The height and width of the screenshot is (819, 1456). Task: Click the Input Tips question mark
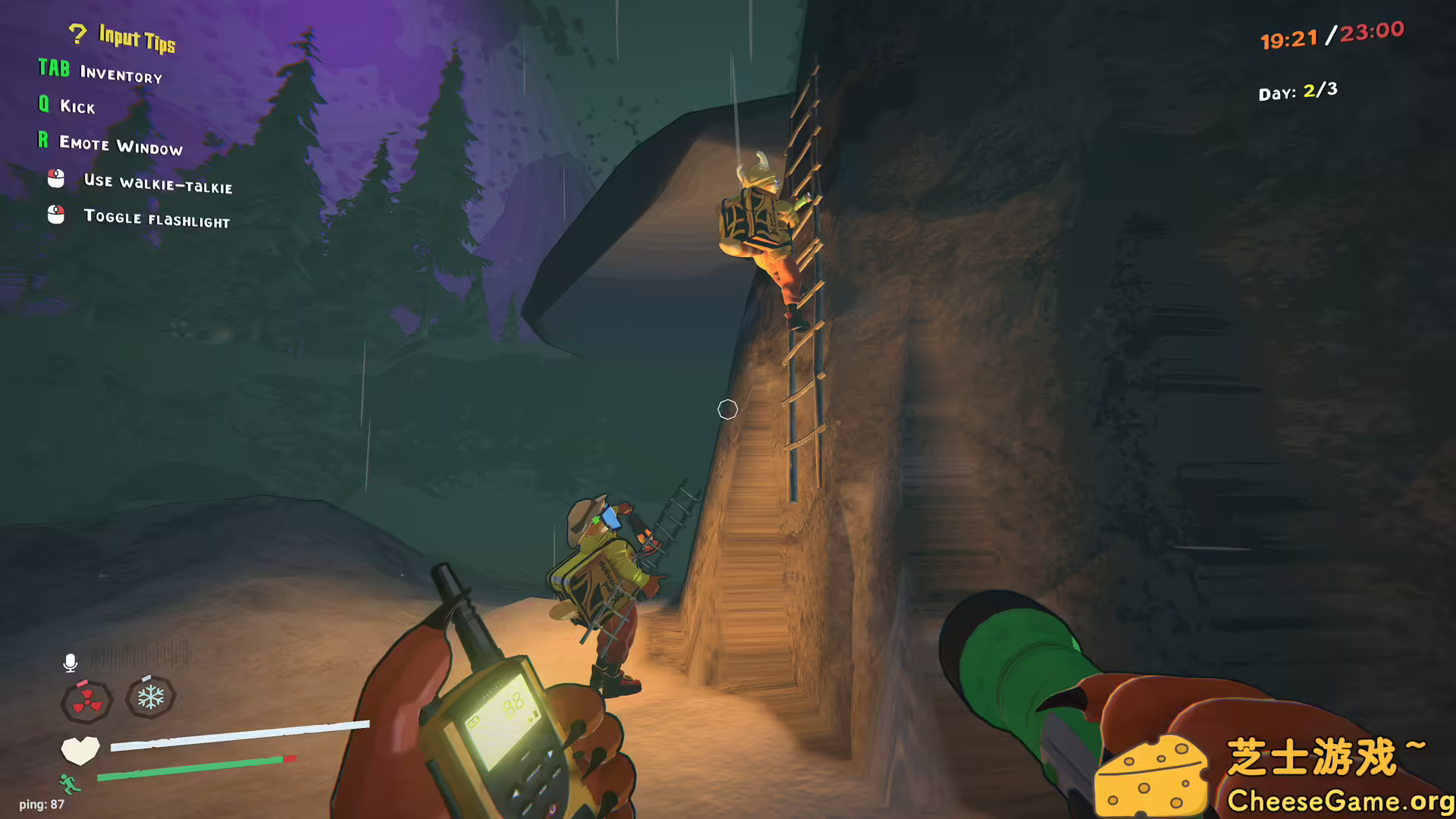tap(77, 34)
